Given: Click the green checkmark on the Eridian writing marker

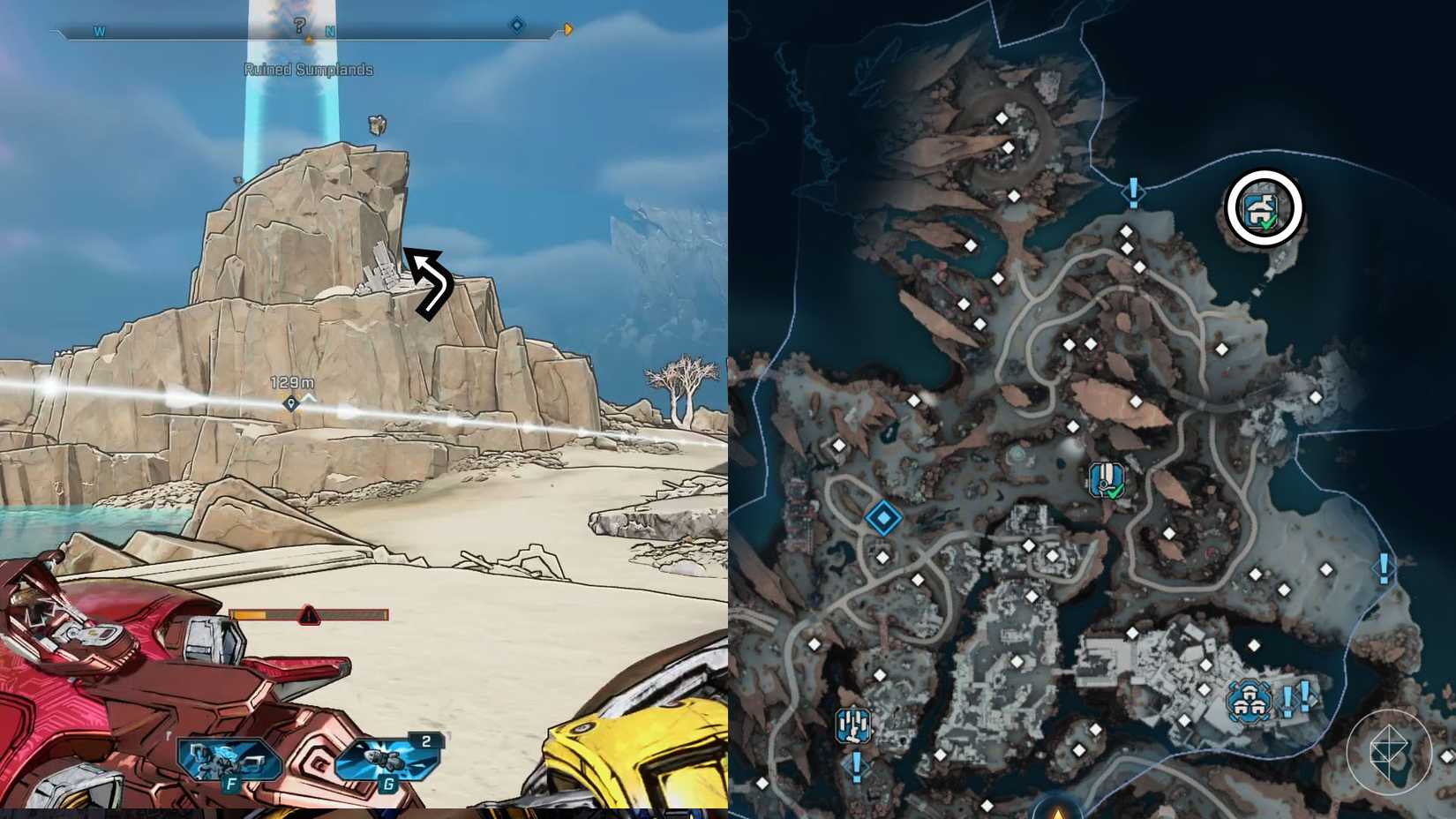Looking at the screenshot, I should pyautogui.click(x=1114, y=492).
